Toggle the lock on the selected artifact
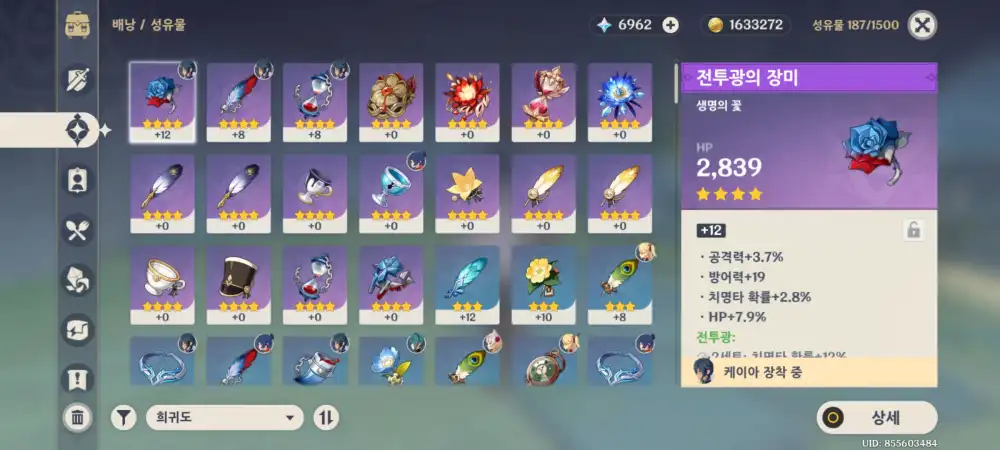1000x450 pixels. [x=913, y=230]
